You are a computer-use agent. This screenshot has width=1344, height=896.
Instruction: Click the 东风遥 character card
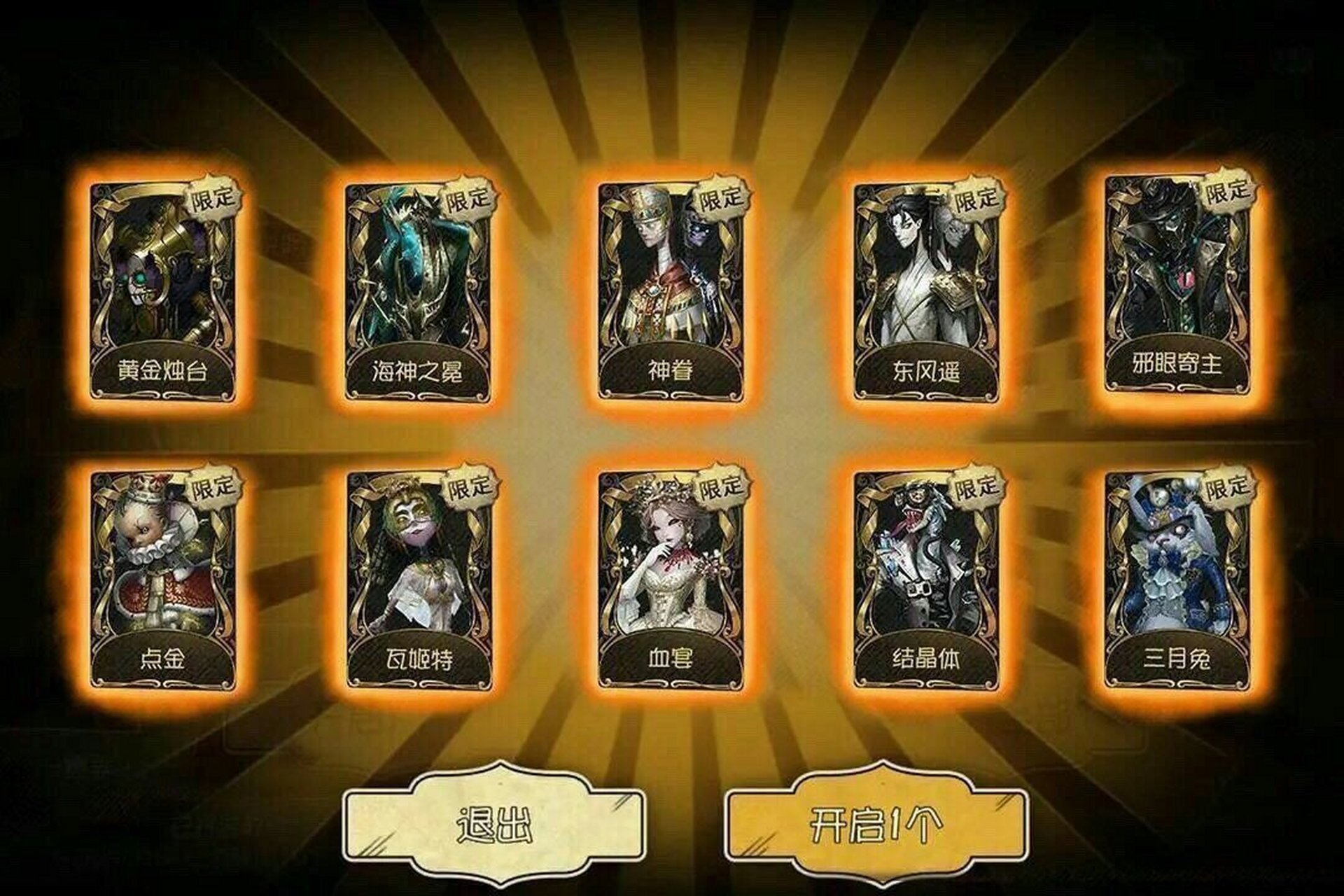[924, 280]
